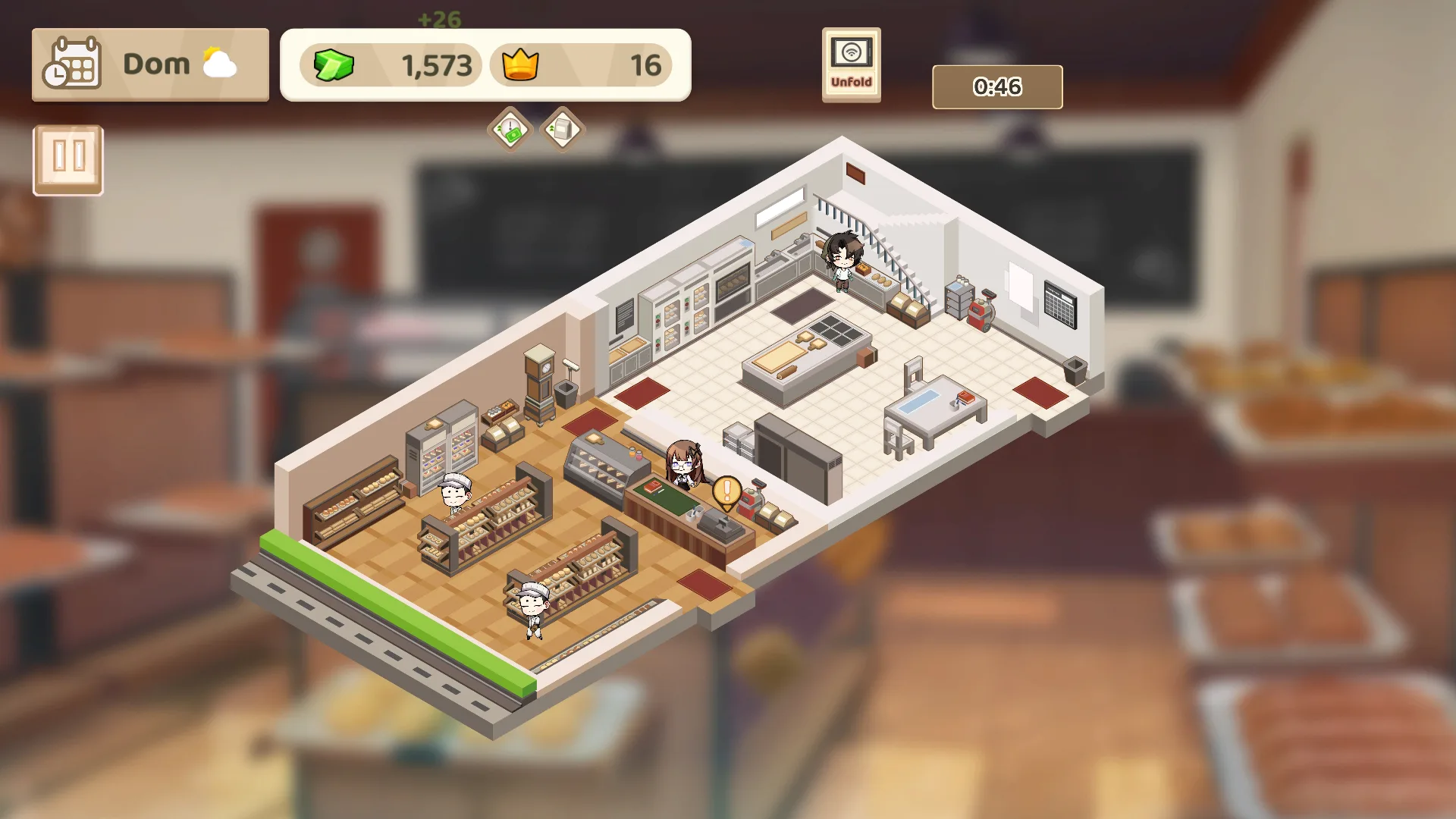This screenshot has width=1456, height=819.
Task: Tap the exclamation bubble above the cashier
Action: 725,491
